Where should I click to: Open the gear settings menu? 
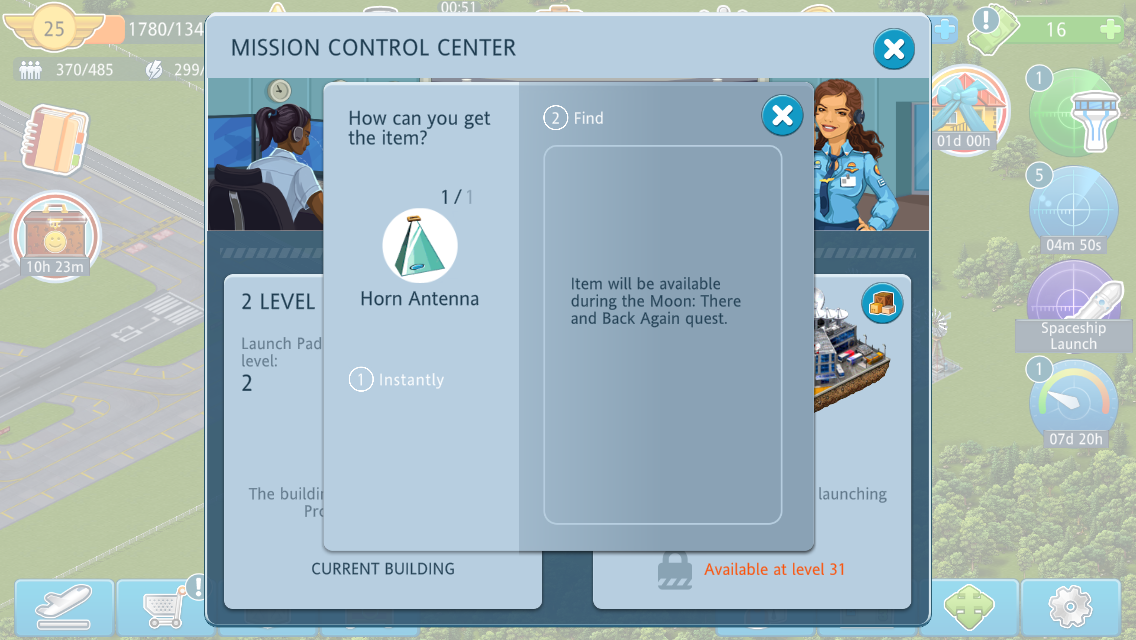(1069, 608)
